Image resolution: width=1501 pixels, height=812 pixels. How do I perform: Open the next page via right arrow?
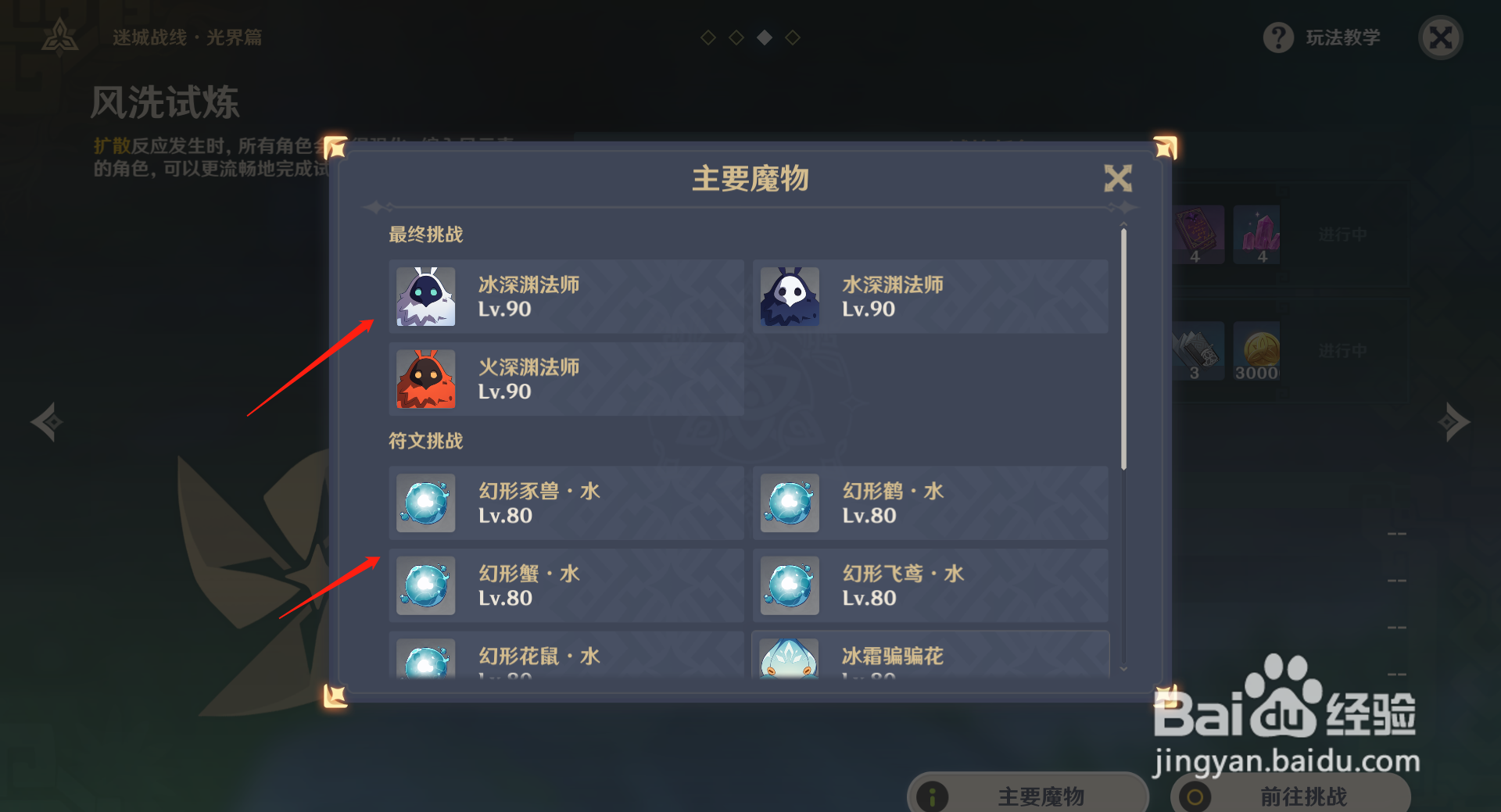pyautogui.click(x=1456, y=421)
